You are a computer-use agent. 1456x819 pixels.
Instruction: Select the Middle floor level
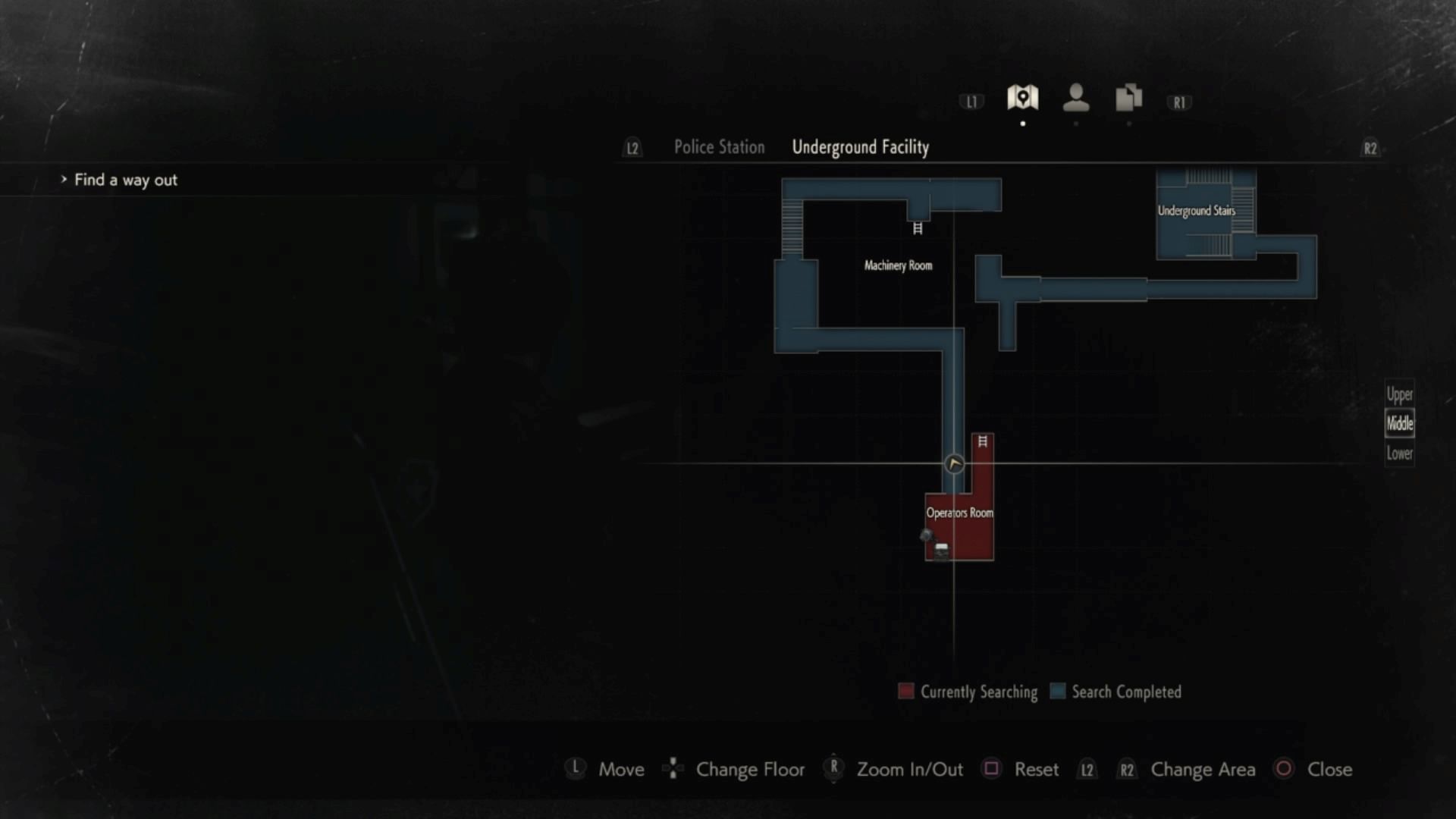(1399, 423)
